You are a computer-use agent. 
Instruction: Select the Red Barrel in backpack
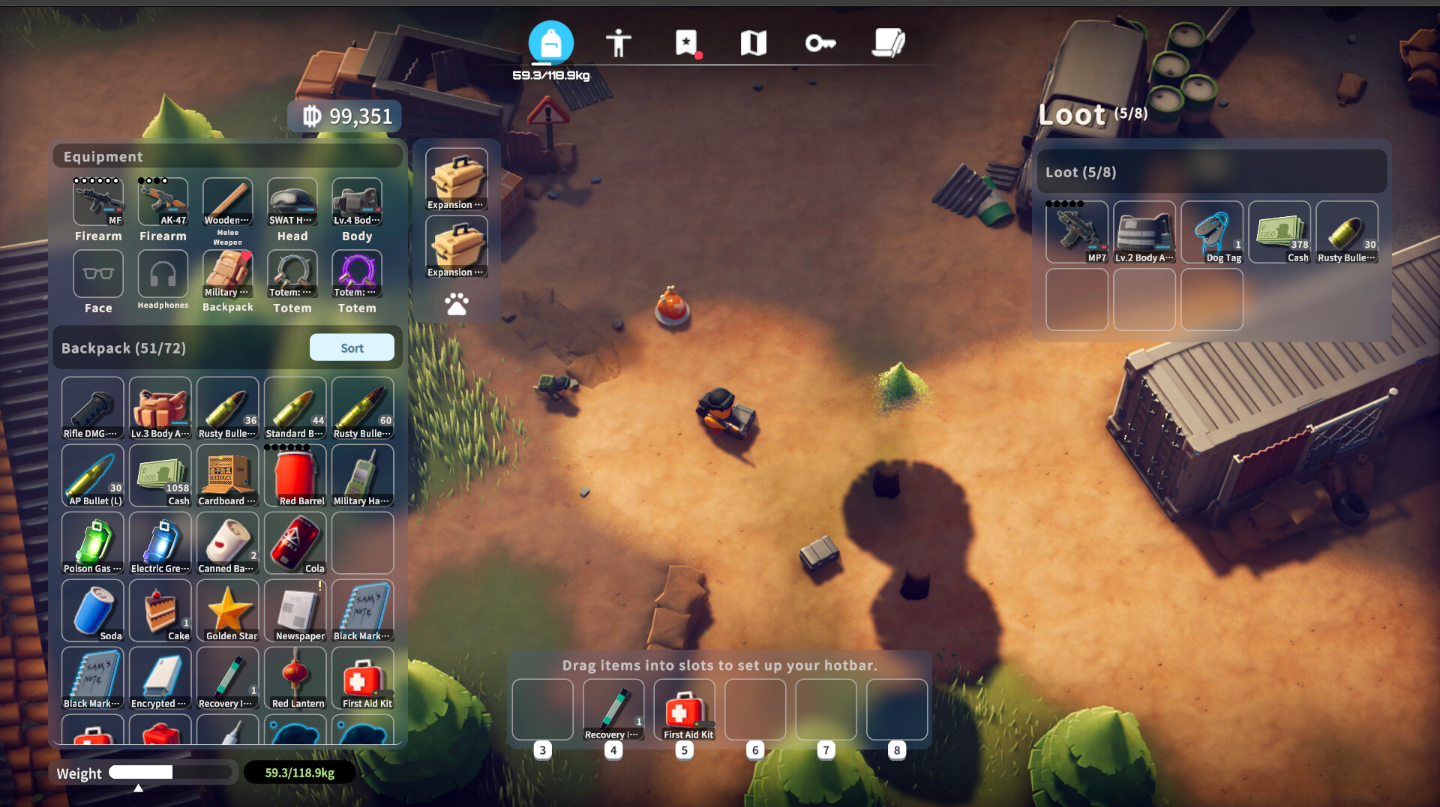(295, 475)
